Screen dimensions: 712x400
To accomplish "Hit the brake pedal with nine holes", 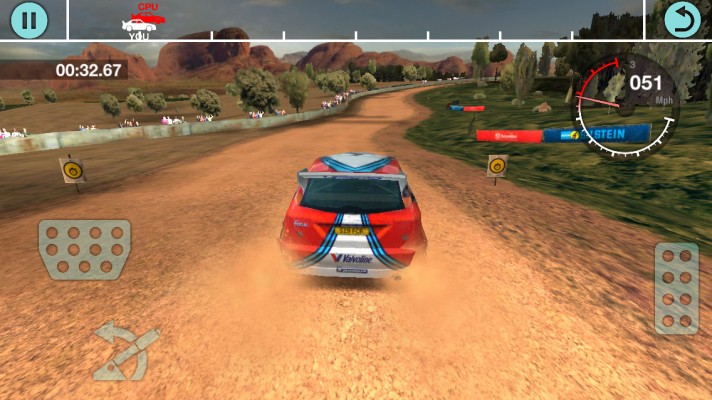I will pyautogui.click(x=85, y=251).
